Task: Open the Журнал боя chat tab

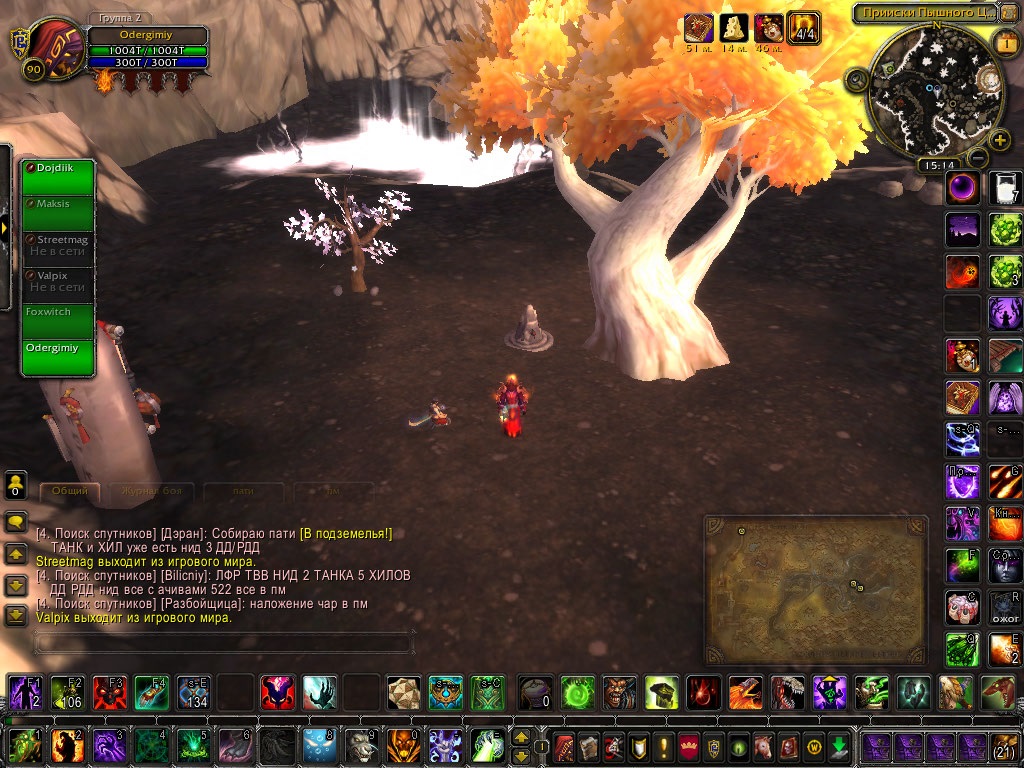Action: click(x=151, y=491)
